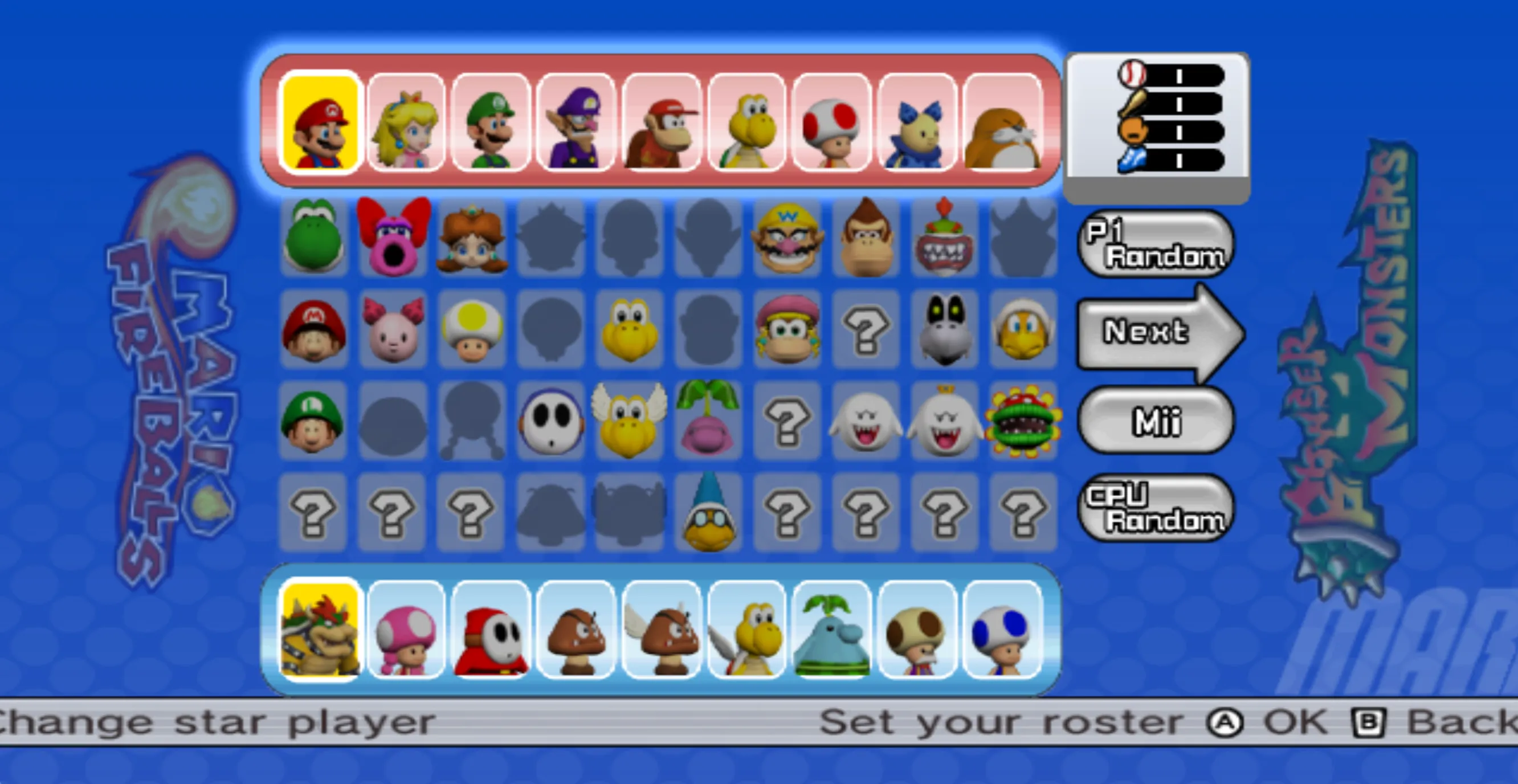Image resolution: width=1518 pixels, height=784 pixels.
Task: Open the Mii selection
Action: (1155, 420)
